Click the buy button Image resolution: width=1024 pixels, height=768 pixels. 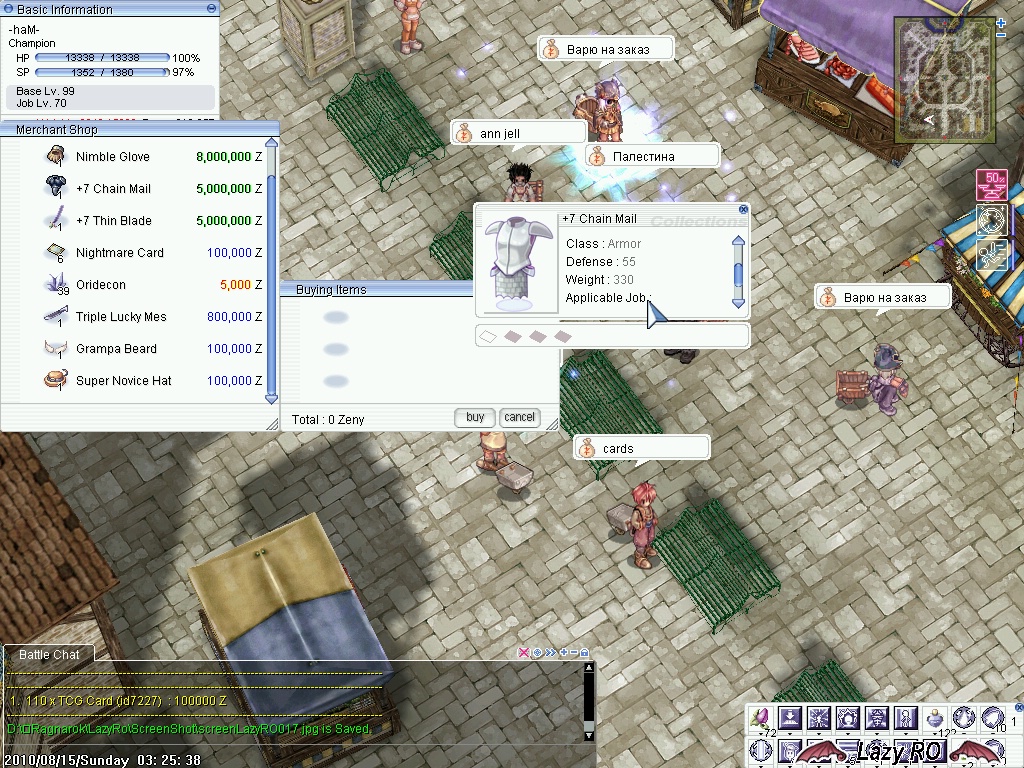(x=475, y=417)
